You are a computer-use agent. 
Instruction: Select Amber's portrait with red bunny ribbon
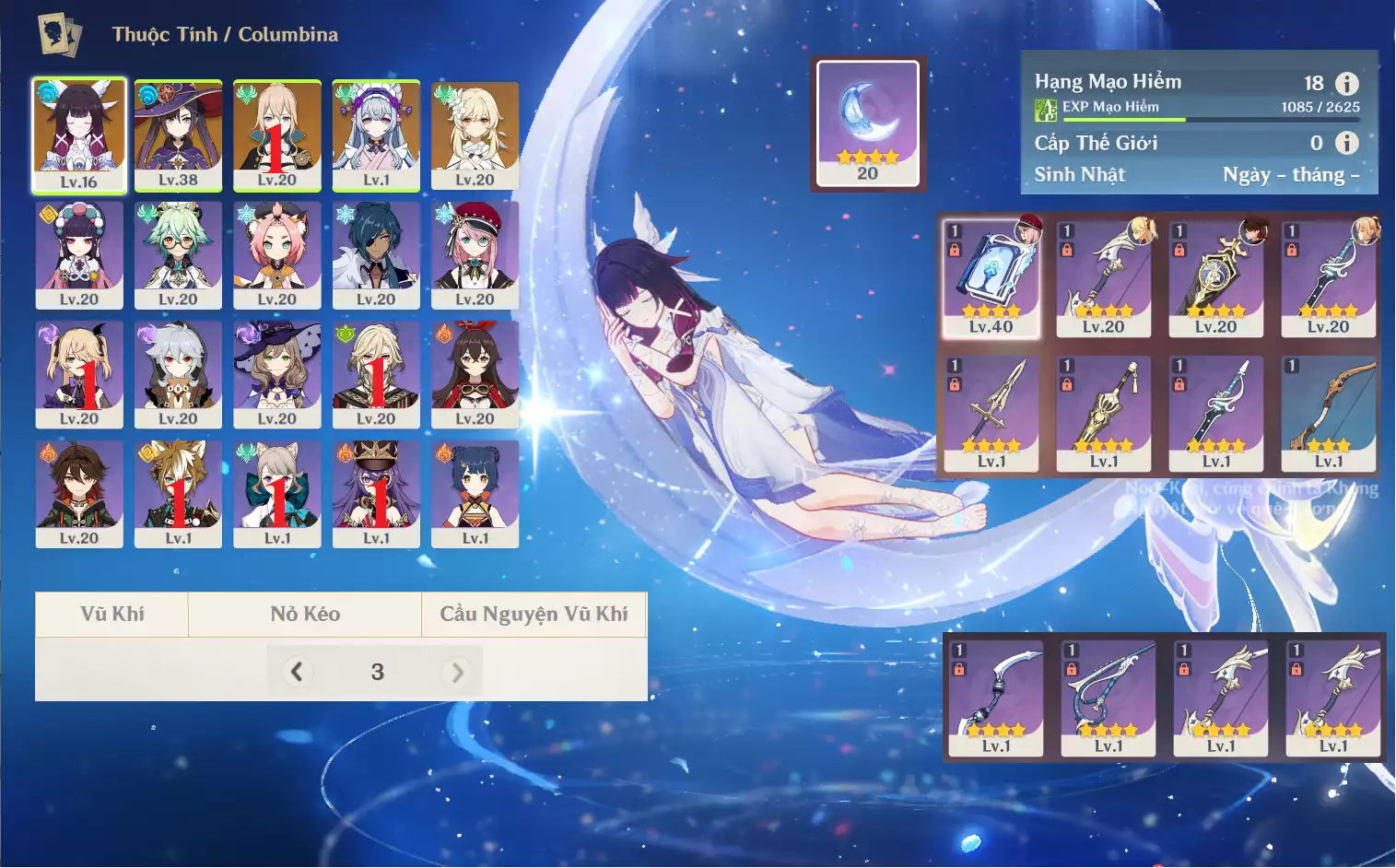click(x=475, y=373)
